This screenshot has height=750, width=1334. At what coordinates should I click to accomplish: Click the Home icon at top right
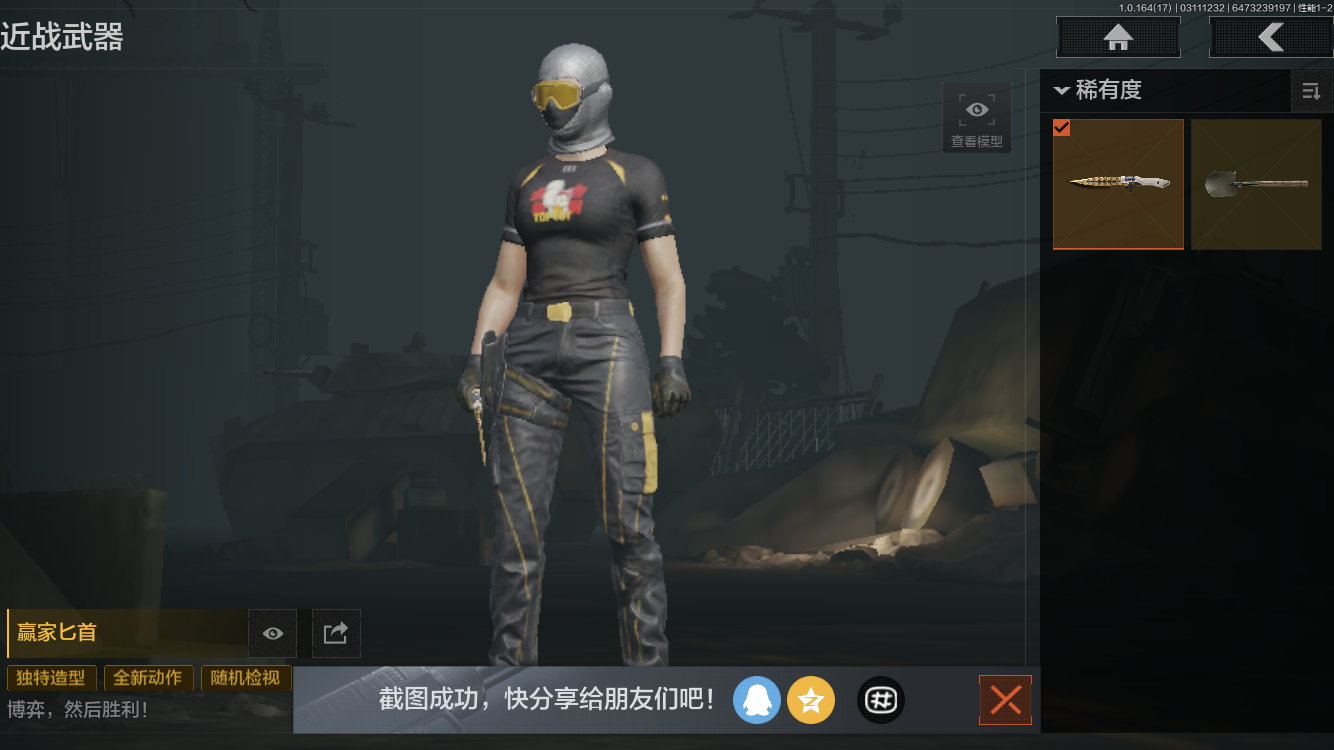(x=1117, y=37)
